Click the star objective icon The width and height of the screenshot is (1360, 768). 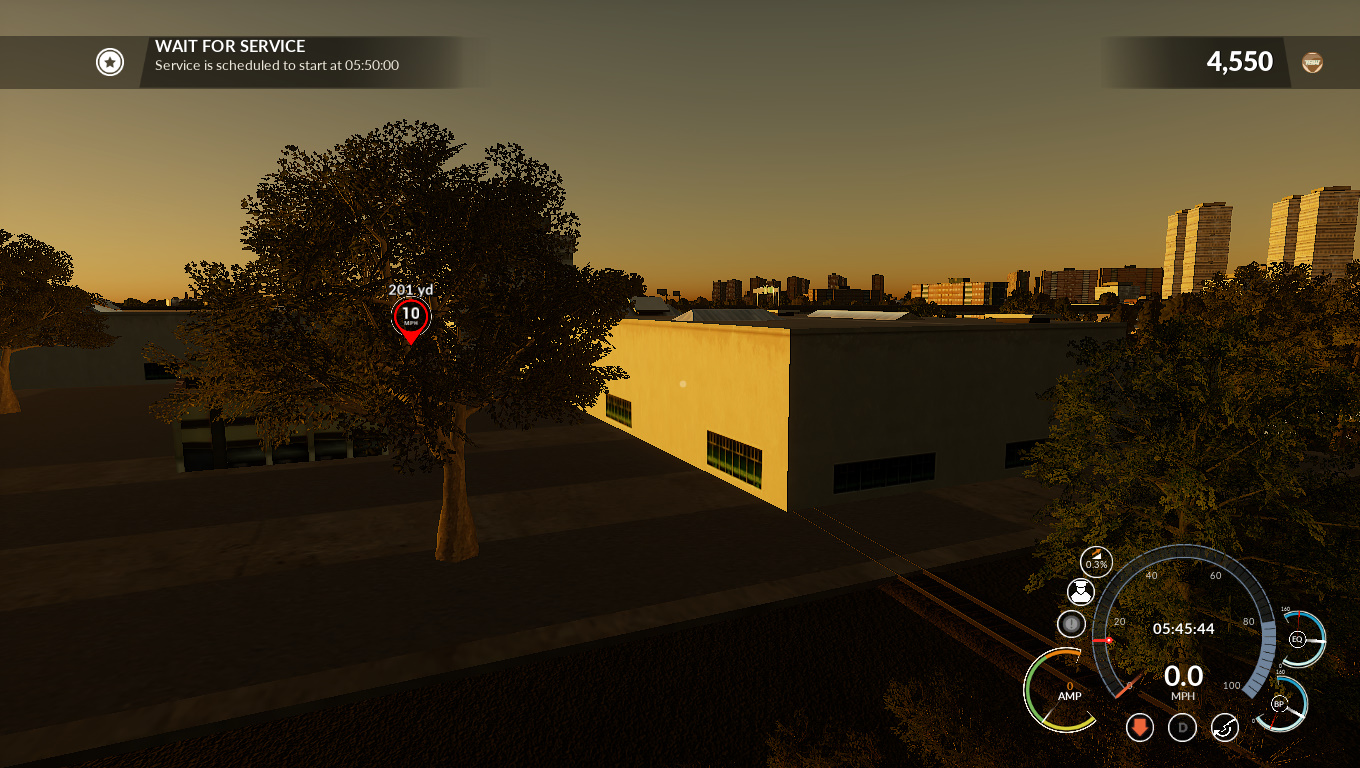pyautogui.click(x=109, y=62)
